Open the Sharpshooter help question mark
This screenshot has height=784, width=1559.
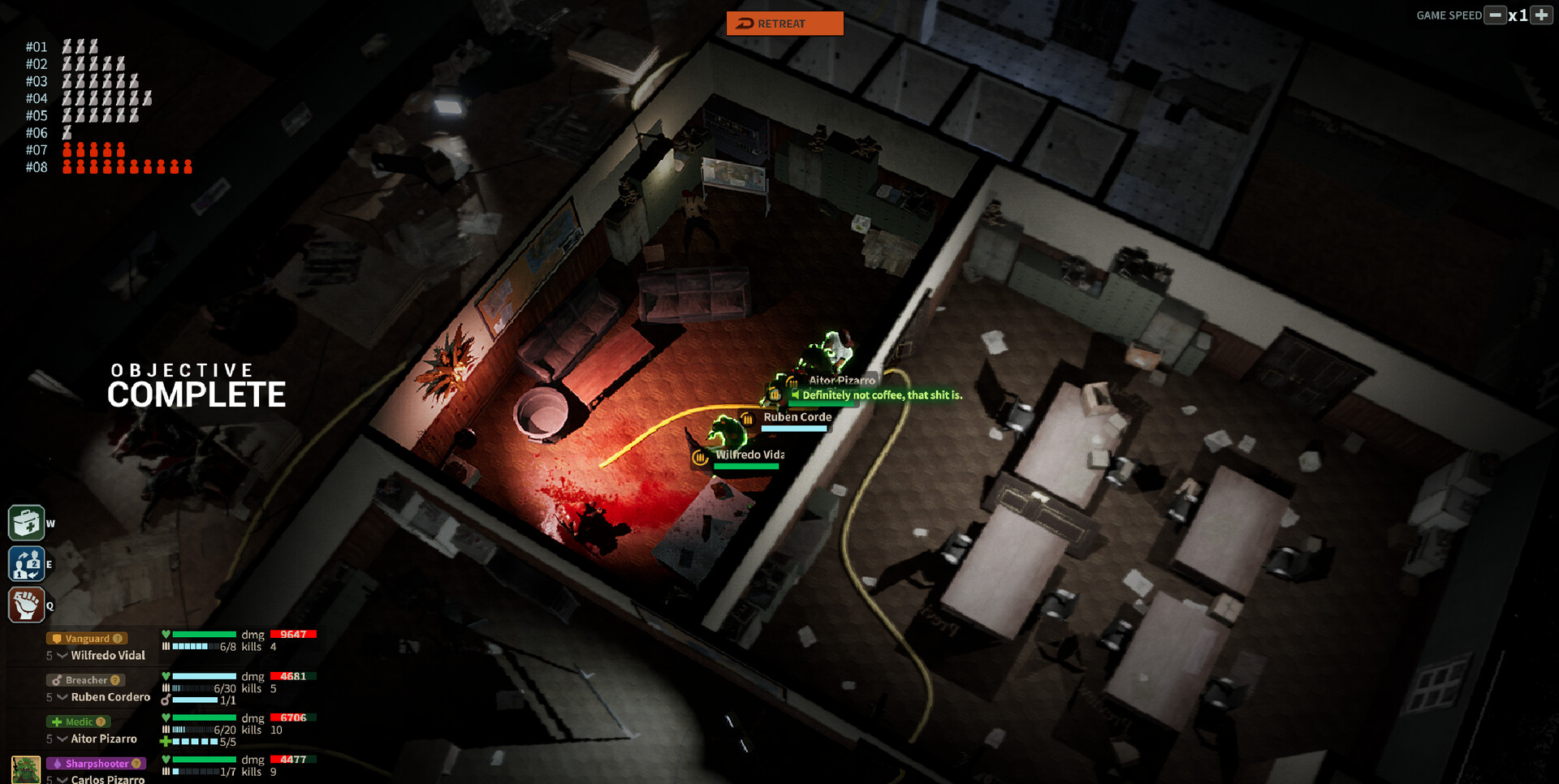(136, 763)
